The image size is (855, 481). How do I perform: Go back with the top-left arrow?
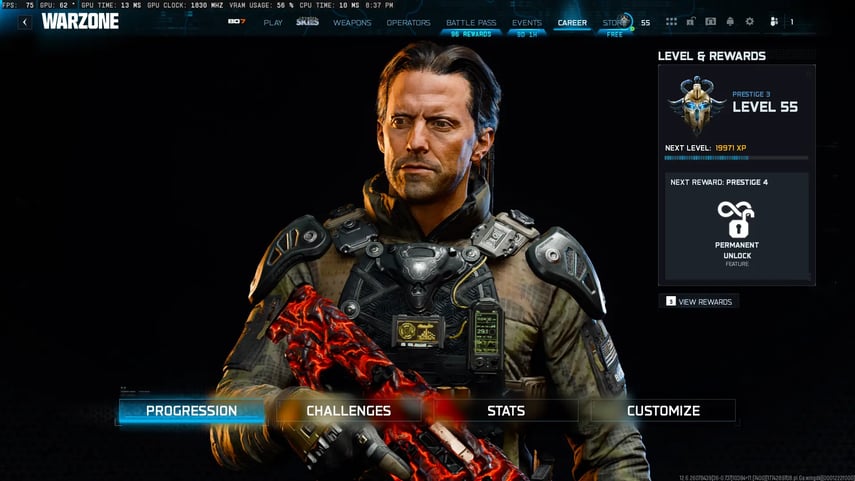[x=25, y=22]
